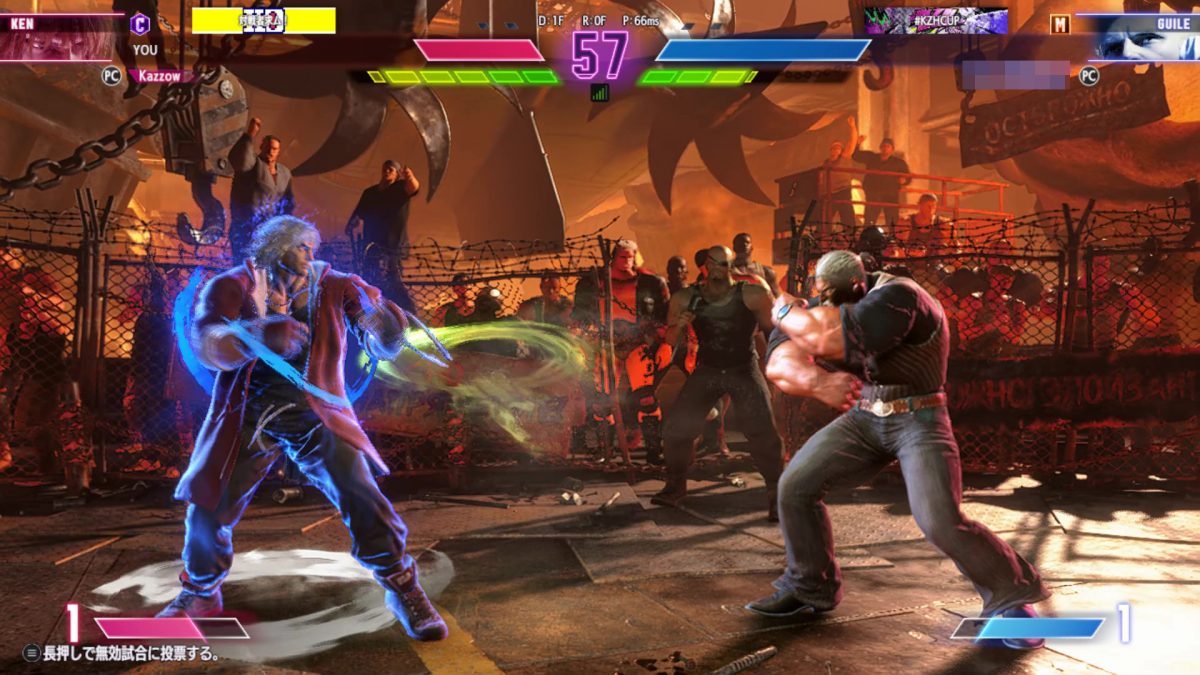Image resolution: width=1200 pixels, height=675 pixels.
Task: Click the purple C control type icon
Action: click(x=141, y=24)
